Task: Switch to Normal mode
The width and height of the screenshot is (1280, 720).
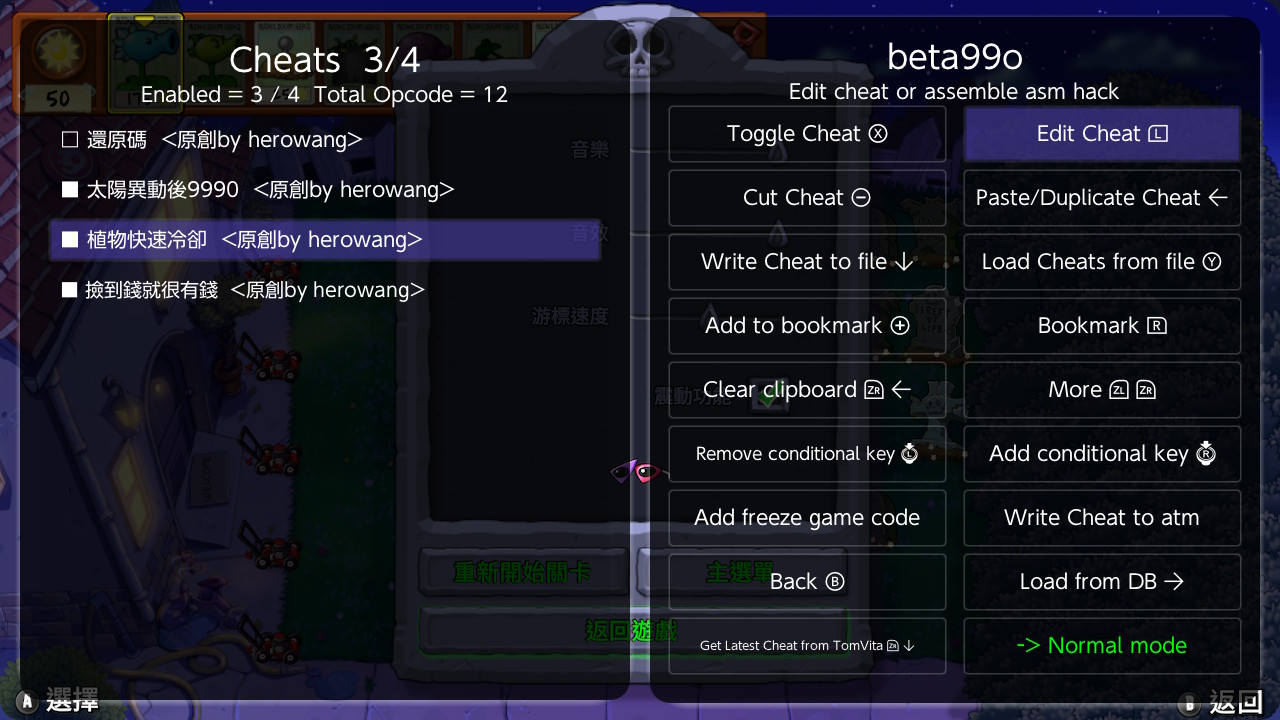Action: (x=1102, y=646)
